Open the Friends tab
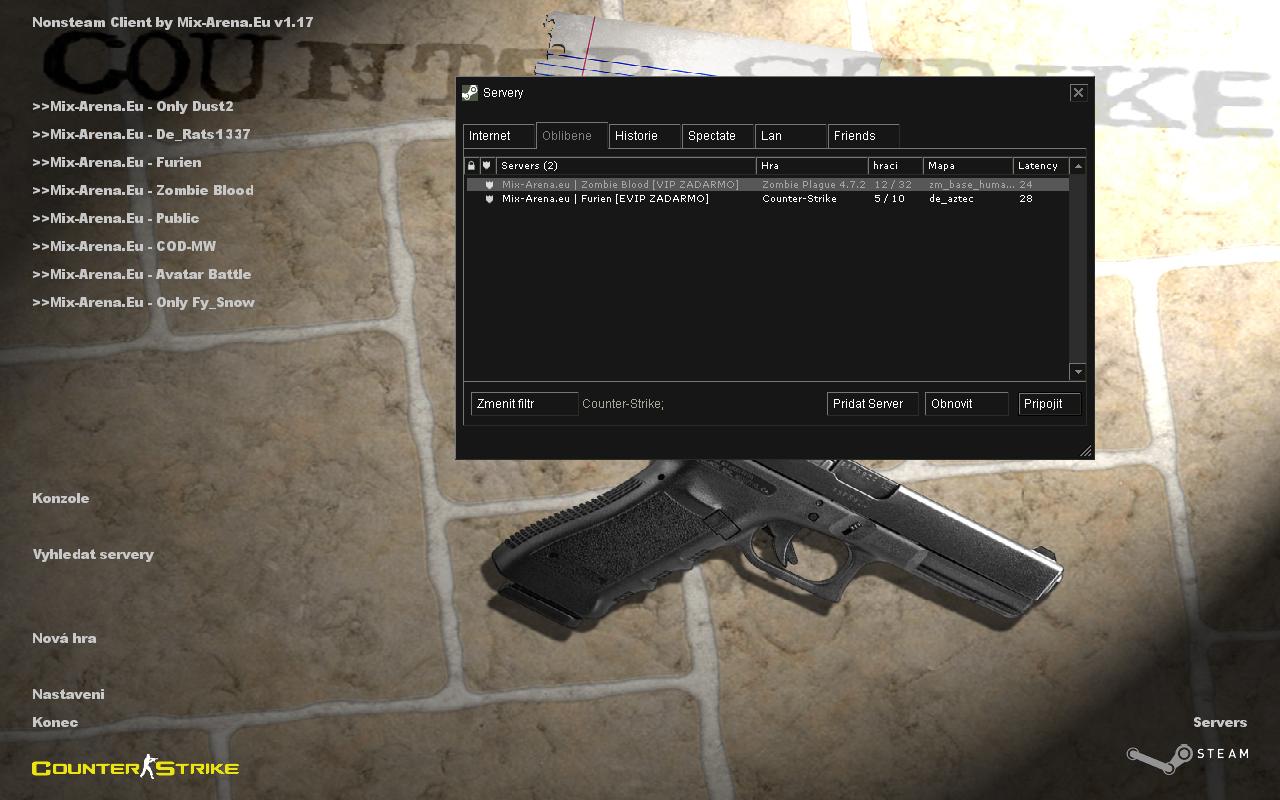Screen dimensions: 1280x800 click(863, 136)
